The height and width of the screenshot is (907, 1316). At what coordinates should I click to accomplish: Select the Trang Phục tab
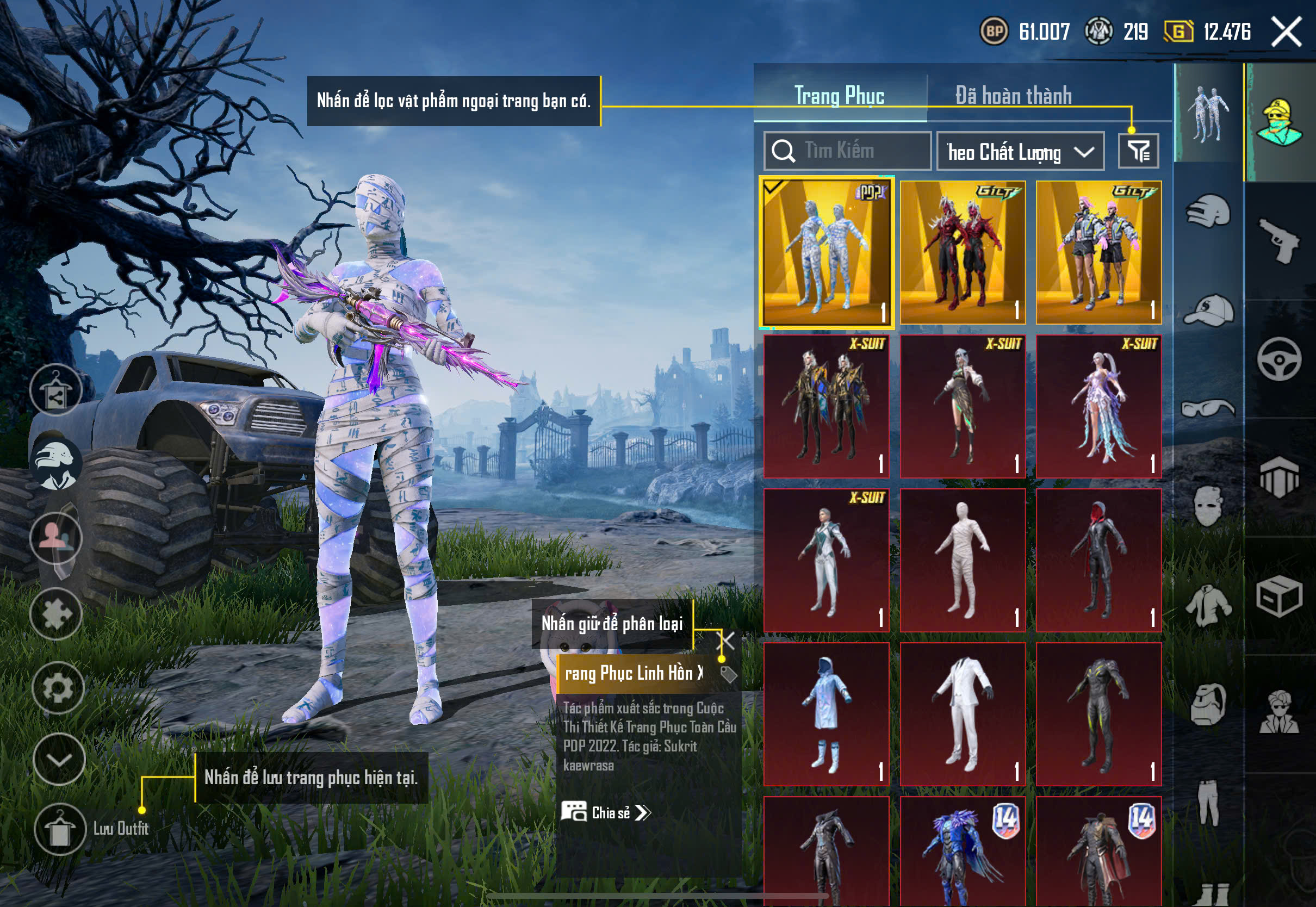click(839, 96)
